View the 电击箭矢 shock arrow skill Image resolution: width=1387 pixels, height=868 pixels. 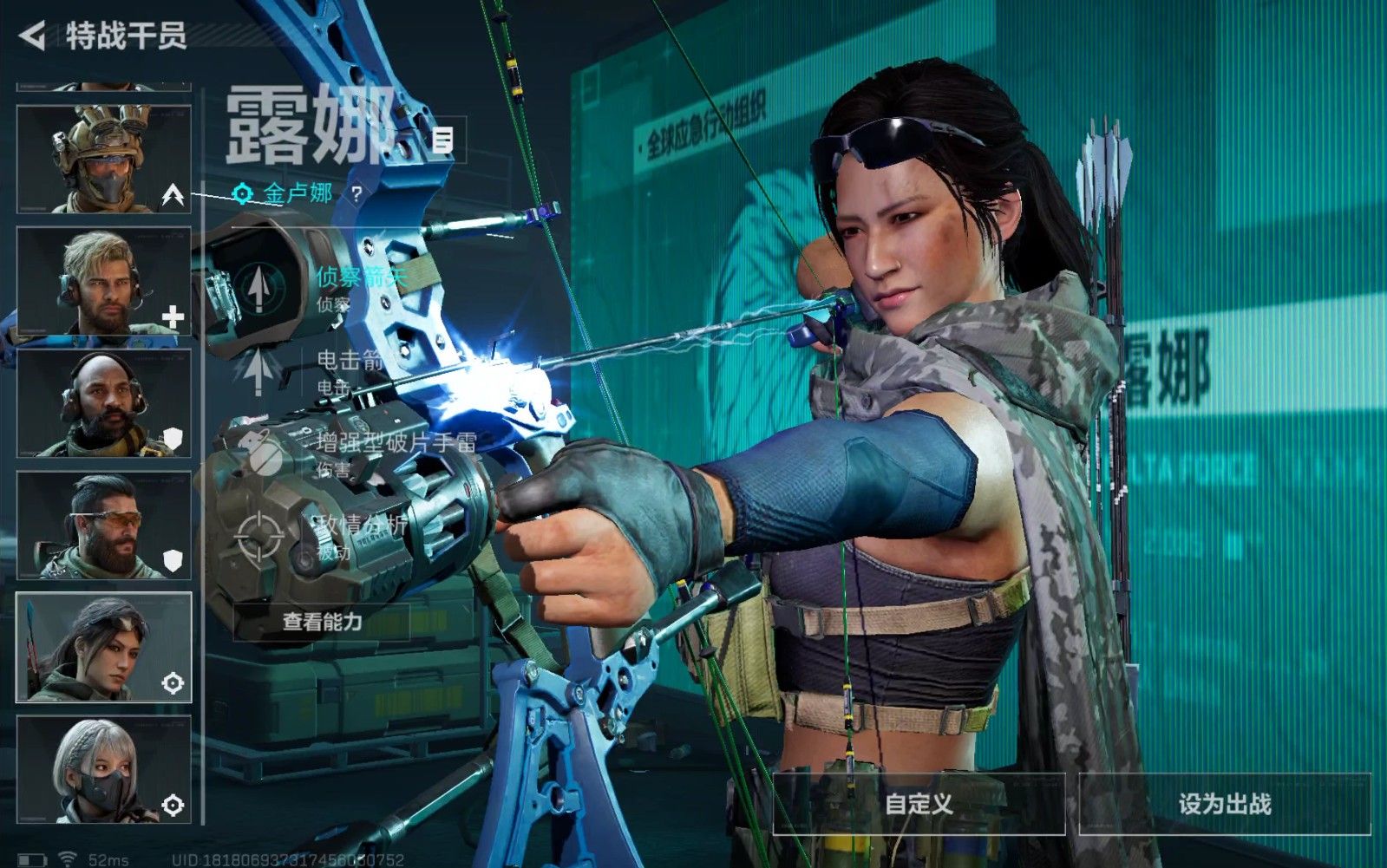pos(258,370)
